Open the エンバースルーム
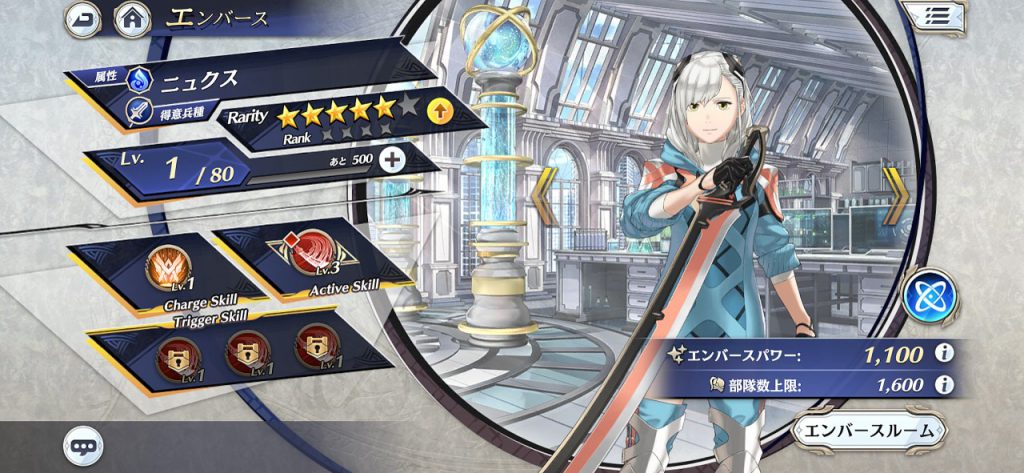 [x=869, y=431]
